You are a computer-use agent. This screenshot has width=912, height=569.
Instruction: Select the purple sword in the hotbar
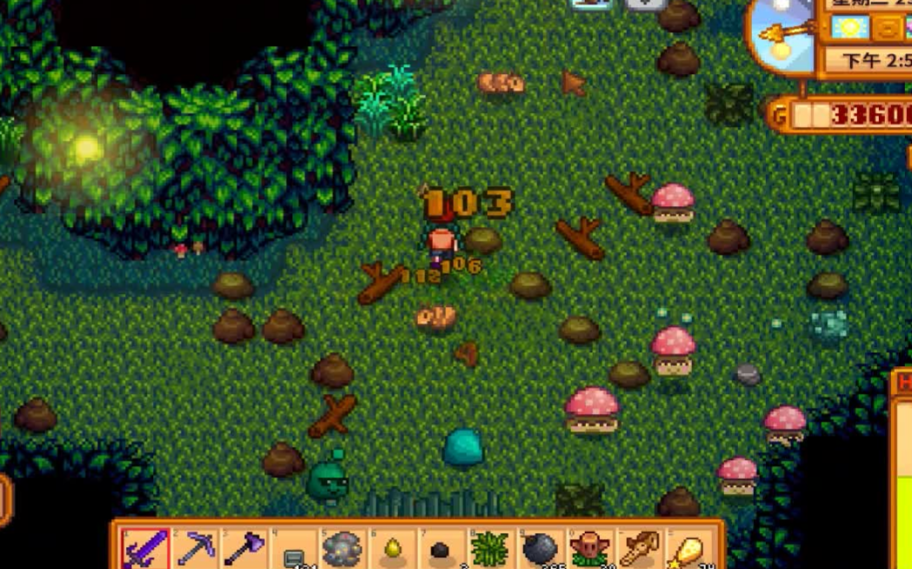click(146, 548)
